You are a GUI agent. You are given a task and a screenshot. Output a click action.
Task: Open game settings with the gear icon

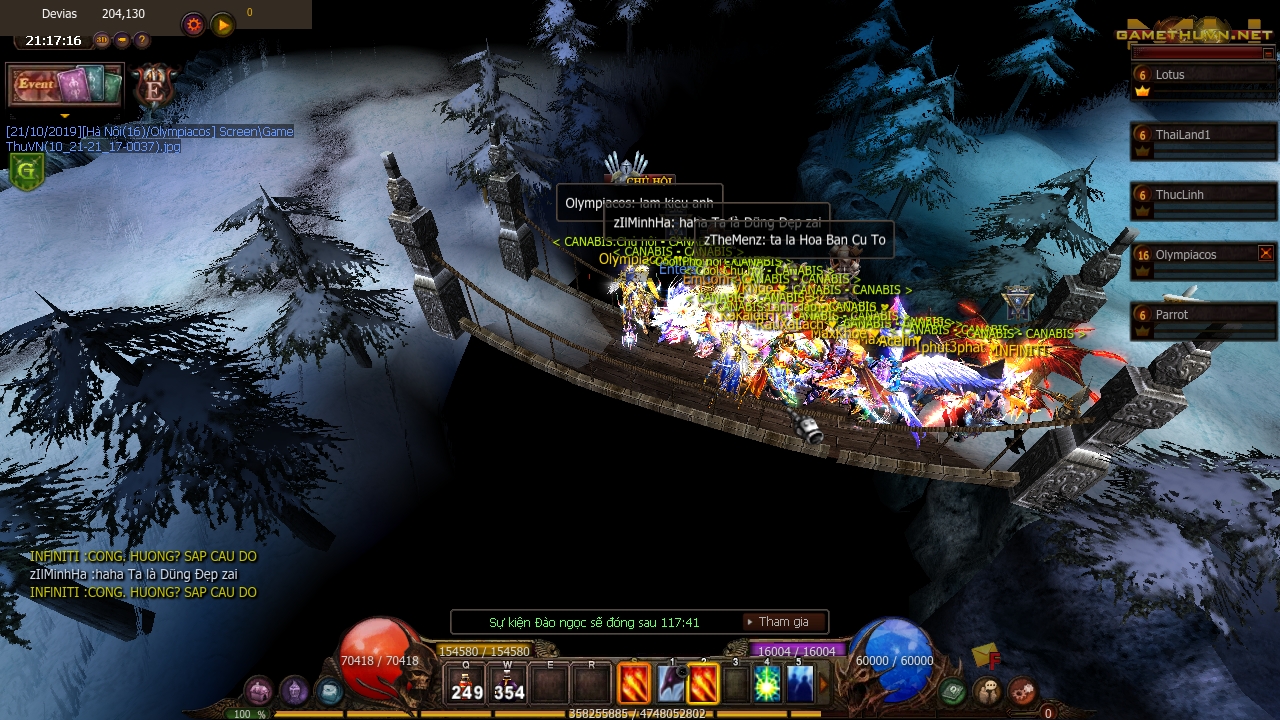coord(192,23)
